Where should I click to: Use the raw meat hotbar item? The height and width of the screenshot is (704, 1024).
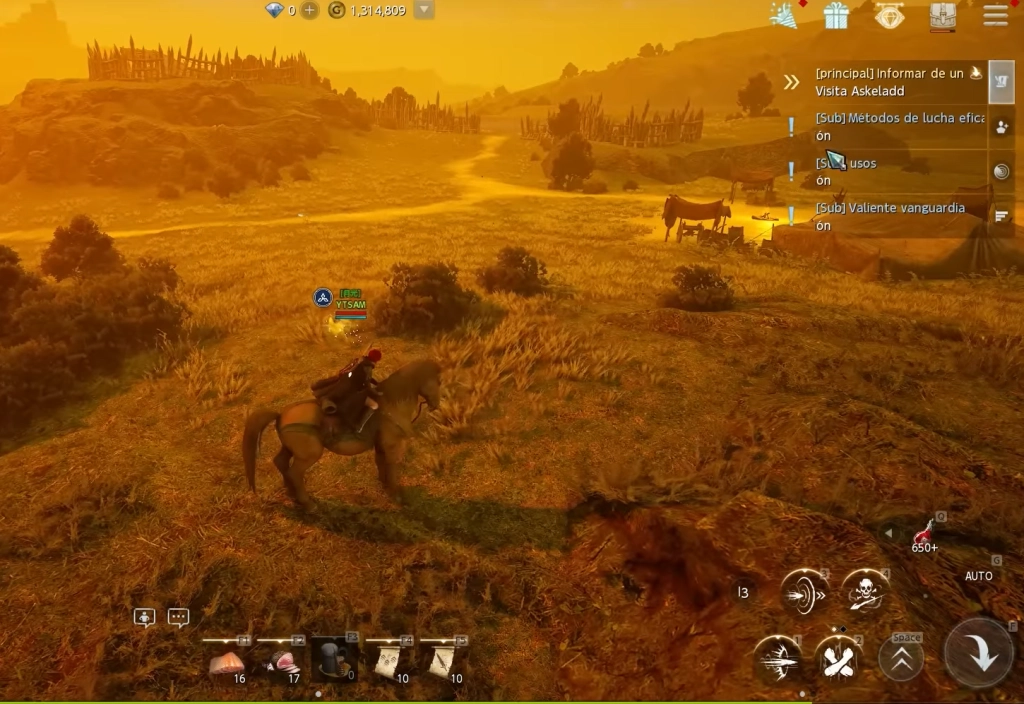pos(227,662)
